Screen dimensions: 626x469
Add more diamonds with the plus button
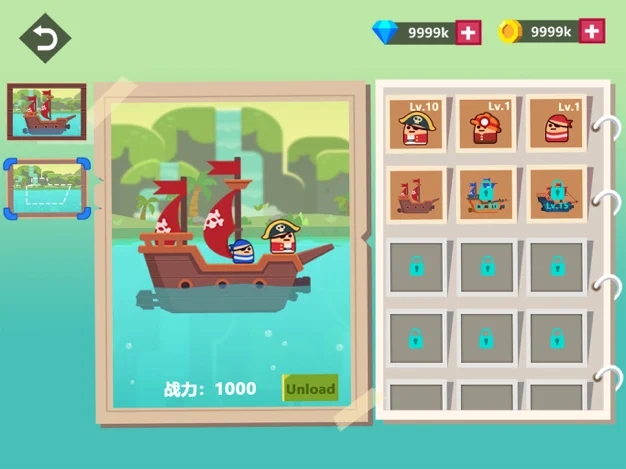[x=469, y=32]
